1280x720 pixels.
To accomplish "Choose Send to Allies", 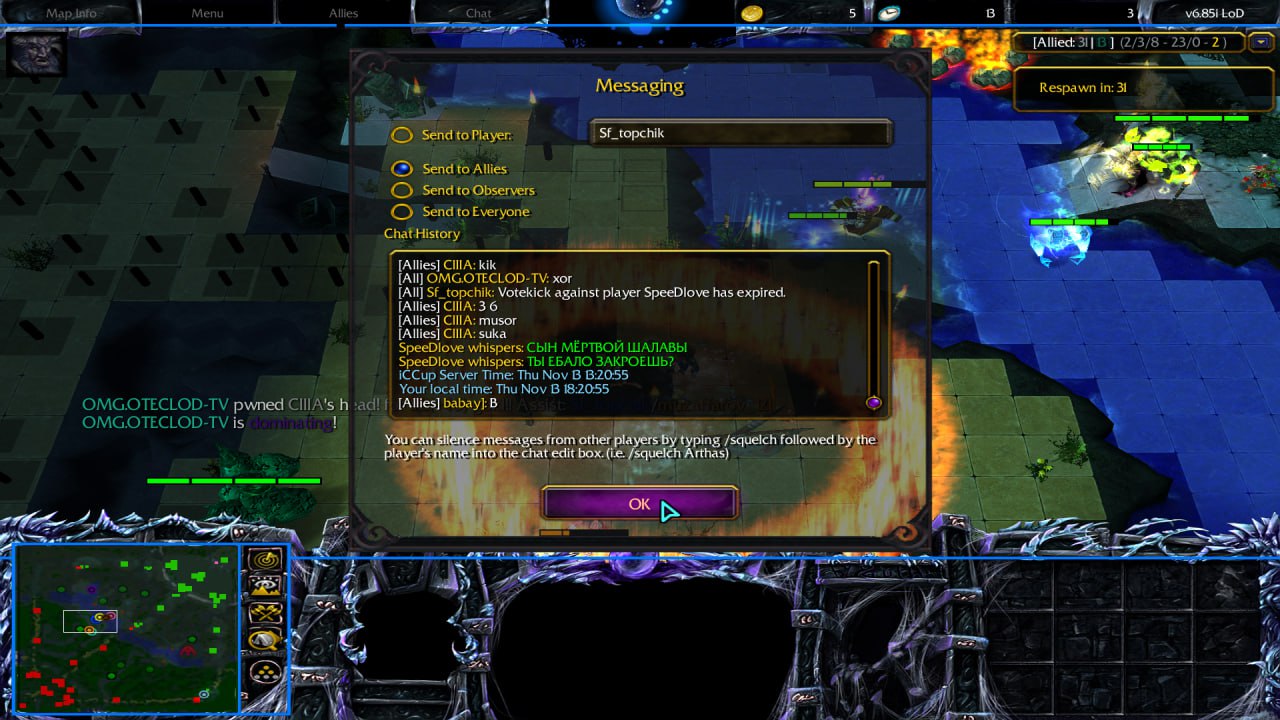I will (402, 169).
